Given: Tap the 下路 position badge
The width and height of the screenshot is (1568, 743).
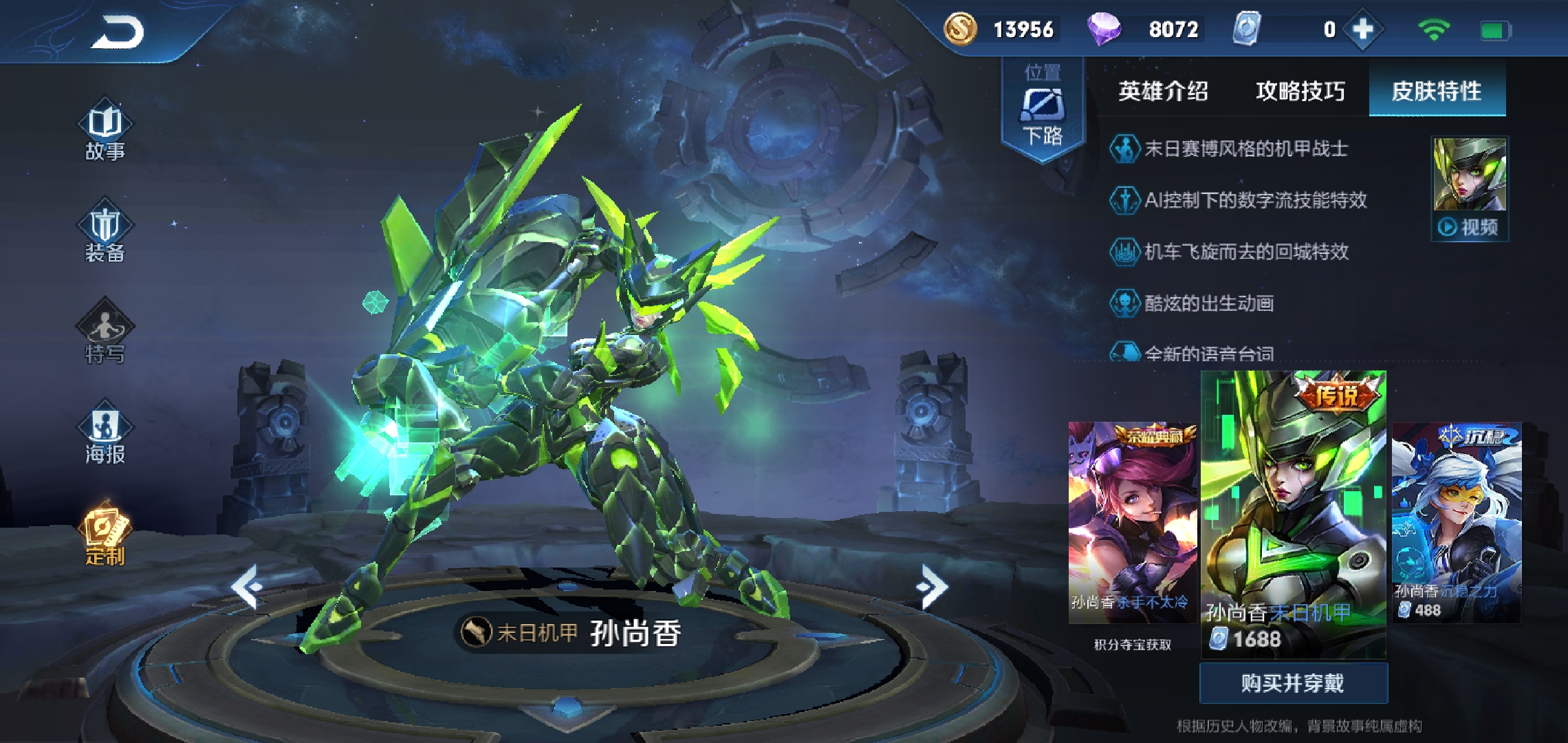Looking at the screenshot, I should pos(1043,110).
